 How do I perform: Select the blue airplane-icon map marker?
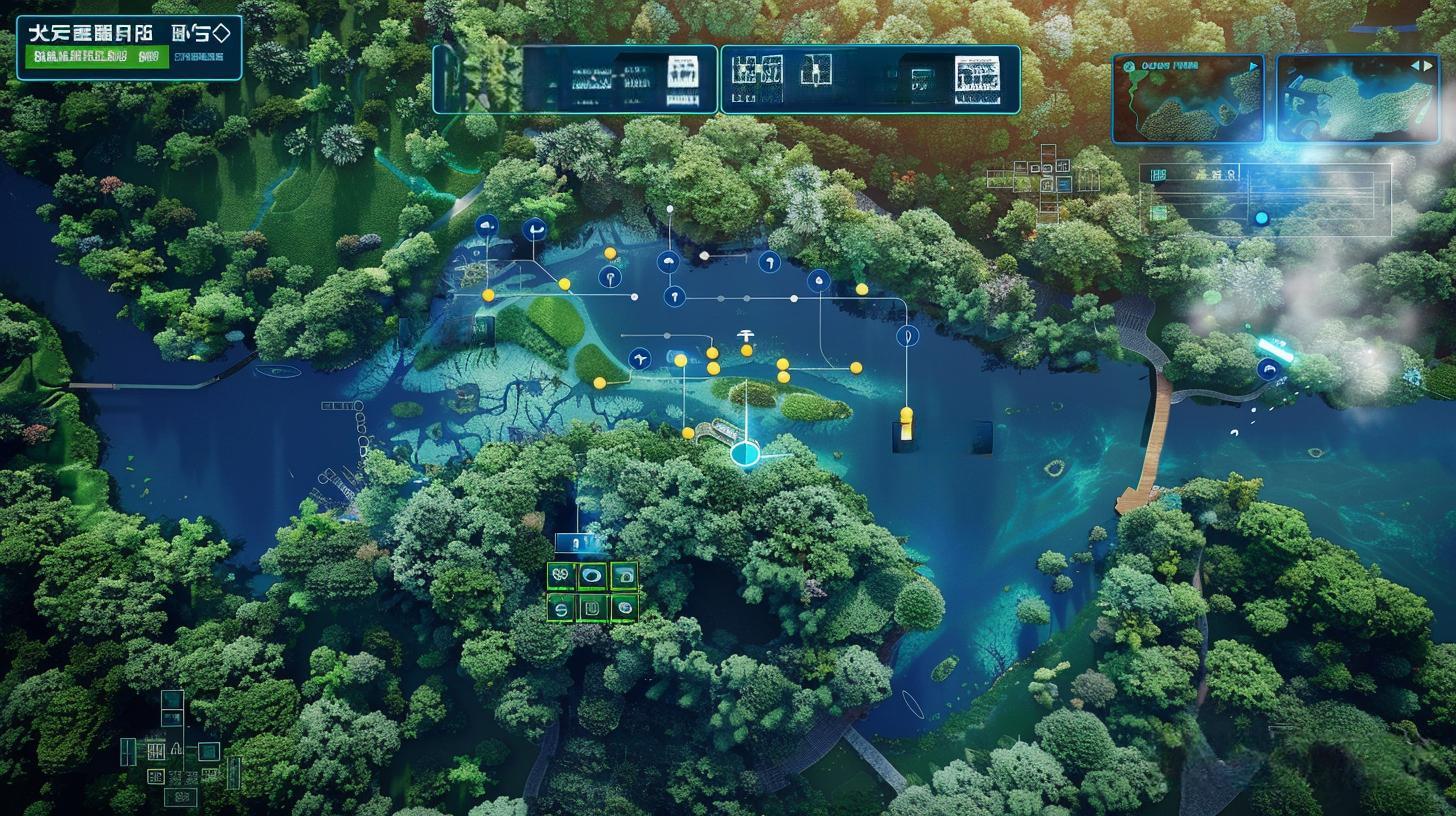[640, 359]
